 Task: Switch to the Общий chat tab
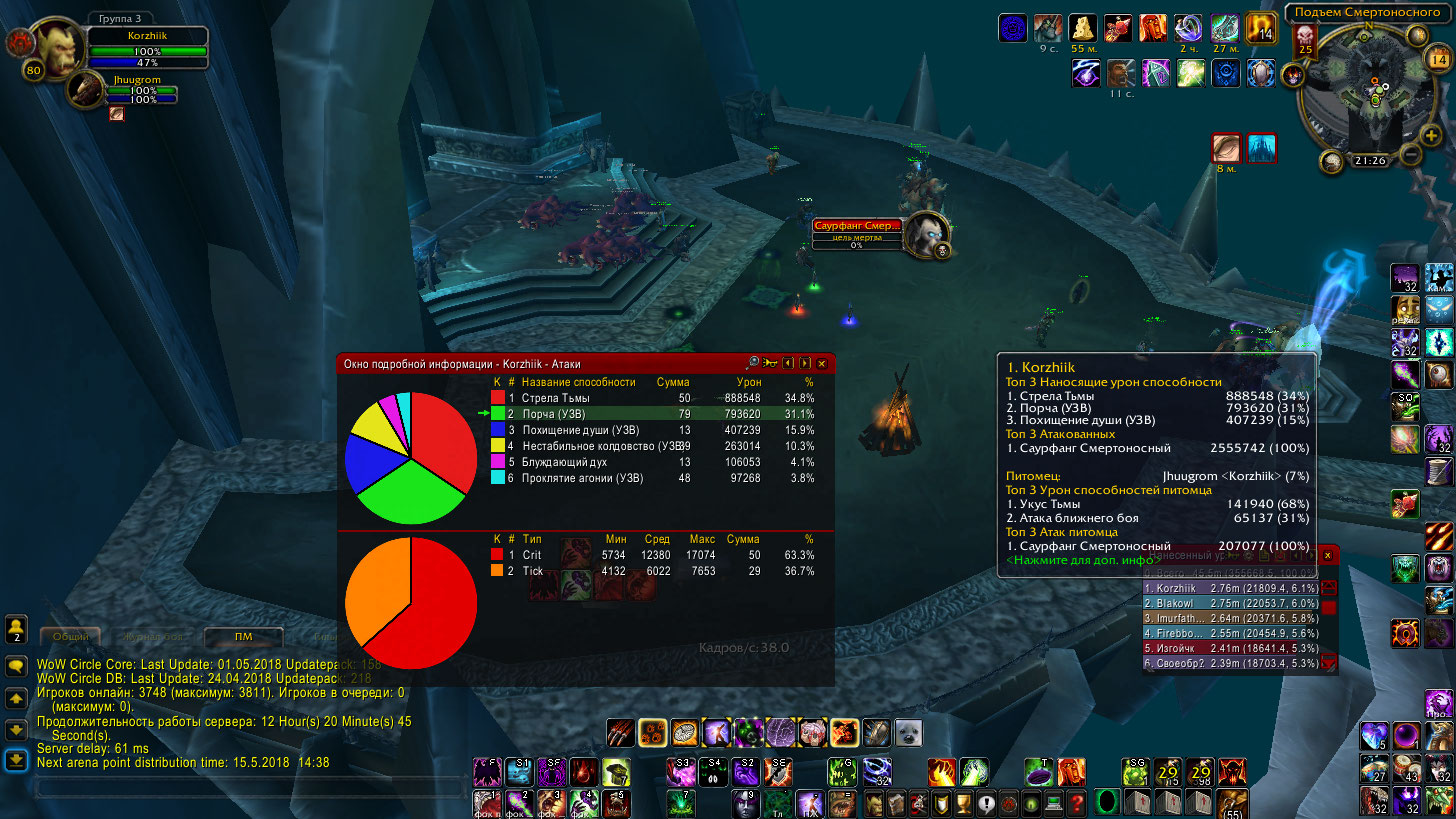coord(70,636)
